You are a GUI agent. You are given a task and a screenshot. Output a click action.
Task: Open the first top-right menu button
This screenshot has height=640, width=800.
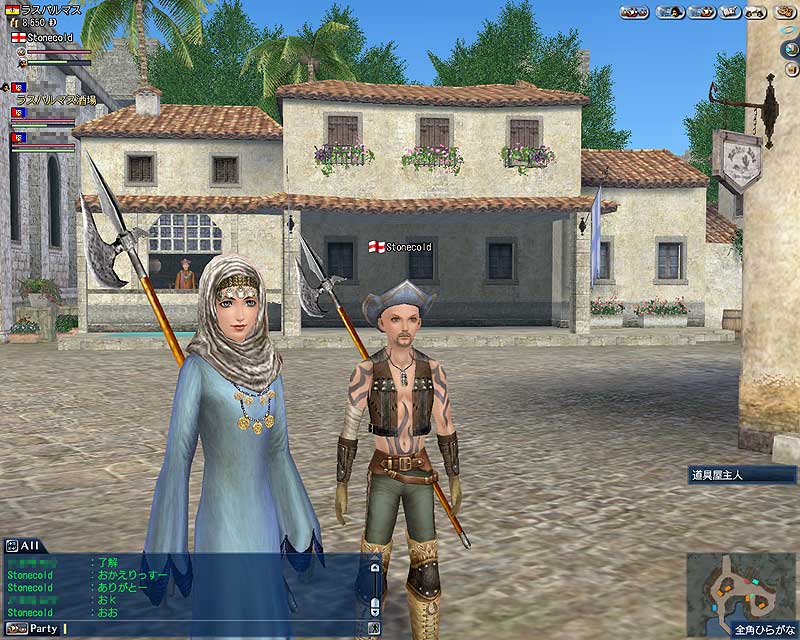tap(634, 12)
